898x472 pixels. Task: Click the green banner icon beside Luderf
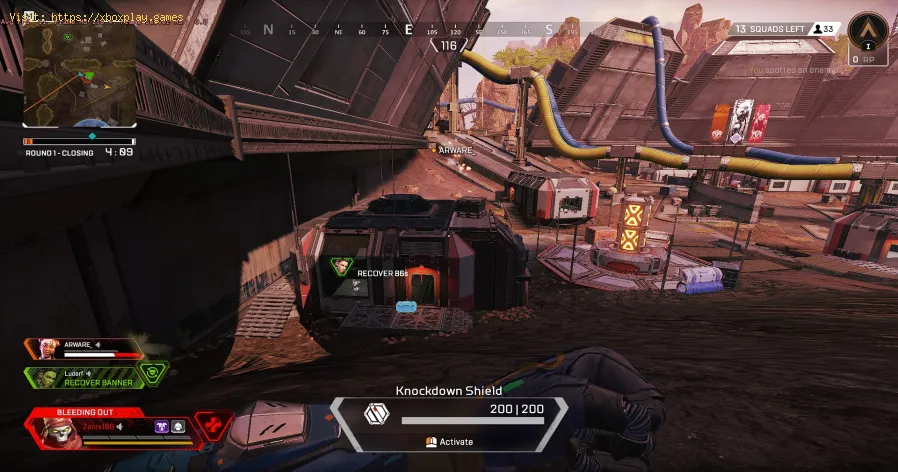pyautogui.click(x=152, y=372)
